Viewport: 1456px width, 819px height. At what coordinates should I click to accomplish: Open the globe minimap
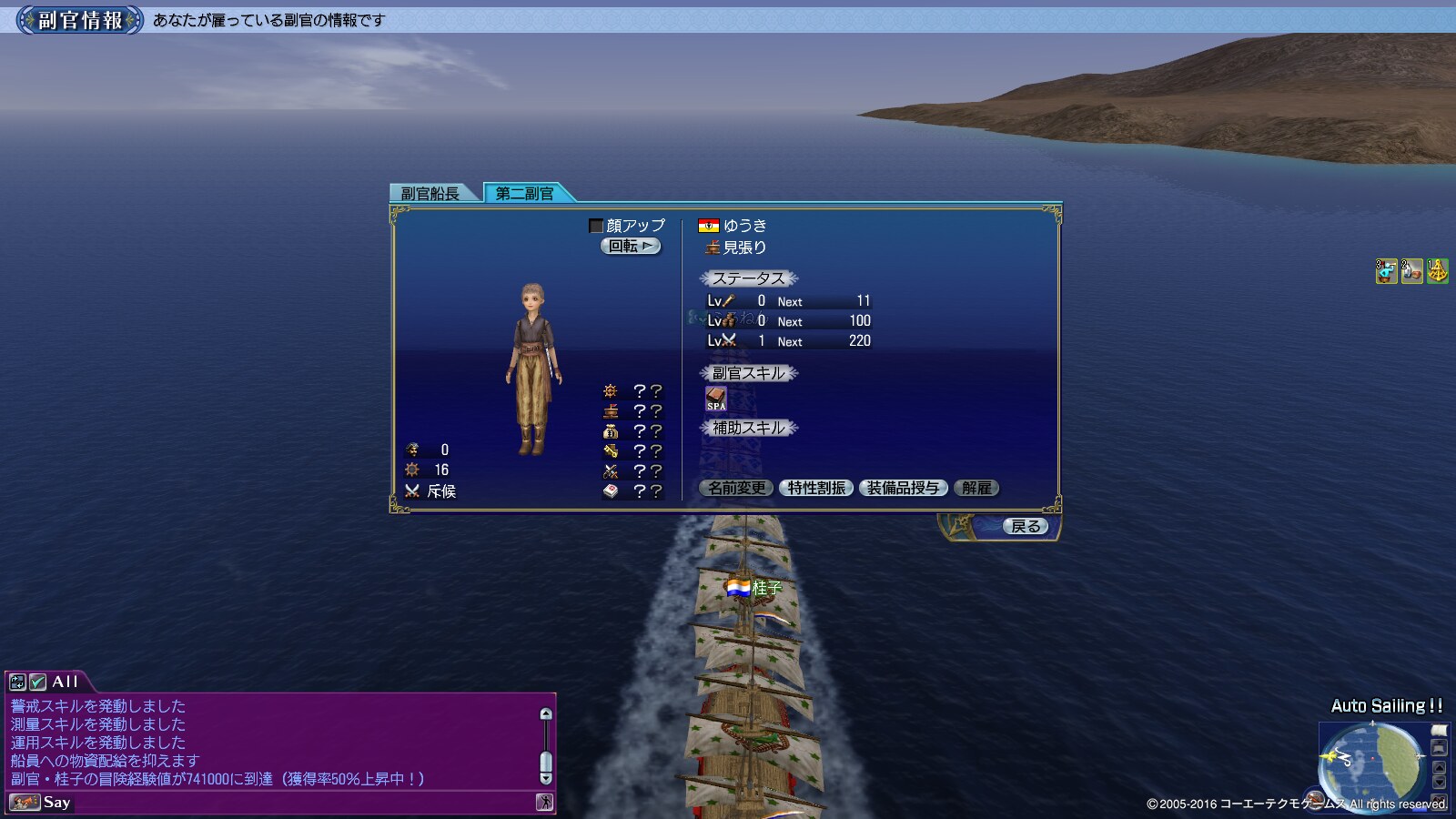point(1372,759)
